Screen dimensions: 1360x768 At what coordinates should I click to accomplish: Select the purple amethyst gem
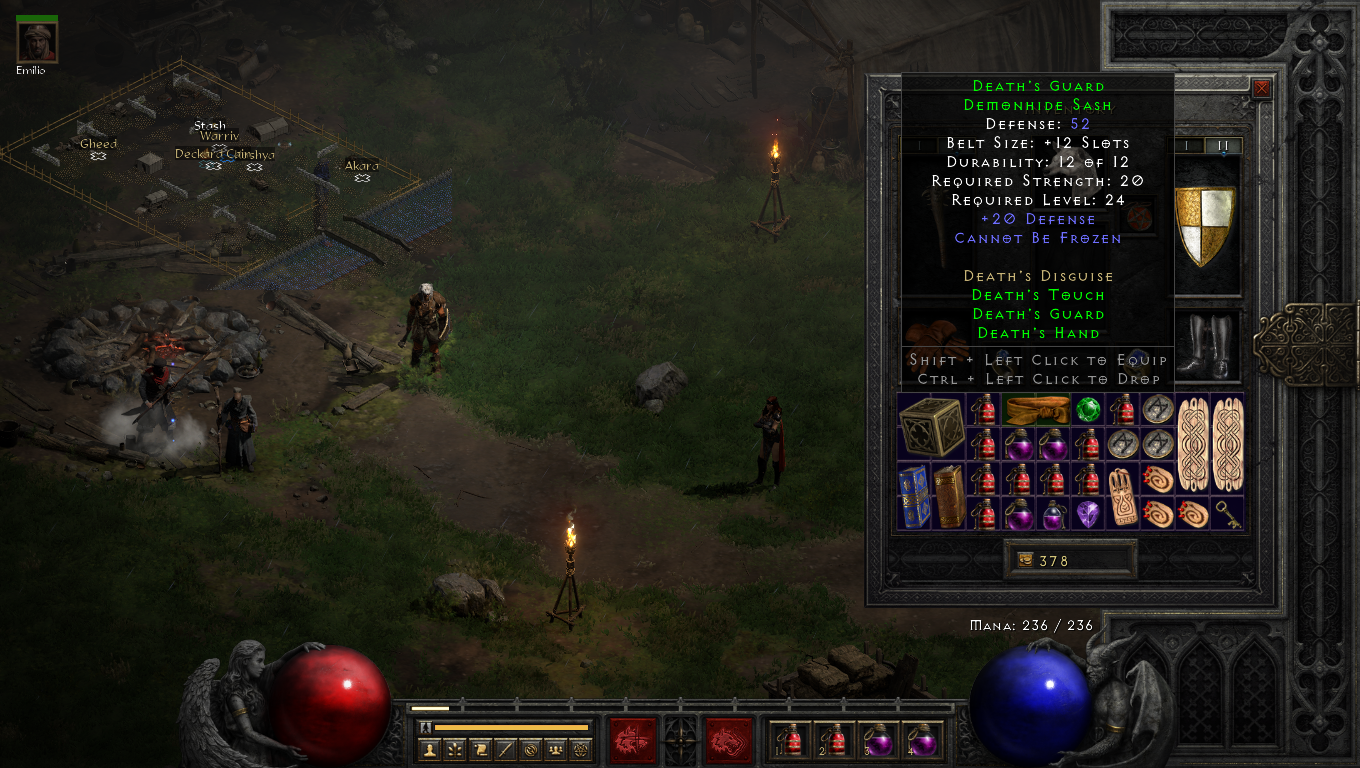click(x=1088, y=514)
